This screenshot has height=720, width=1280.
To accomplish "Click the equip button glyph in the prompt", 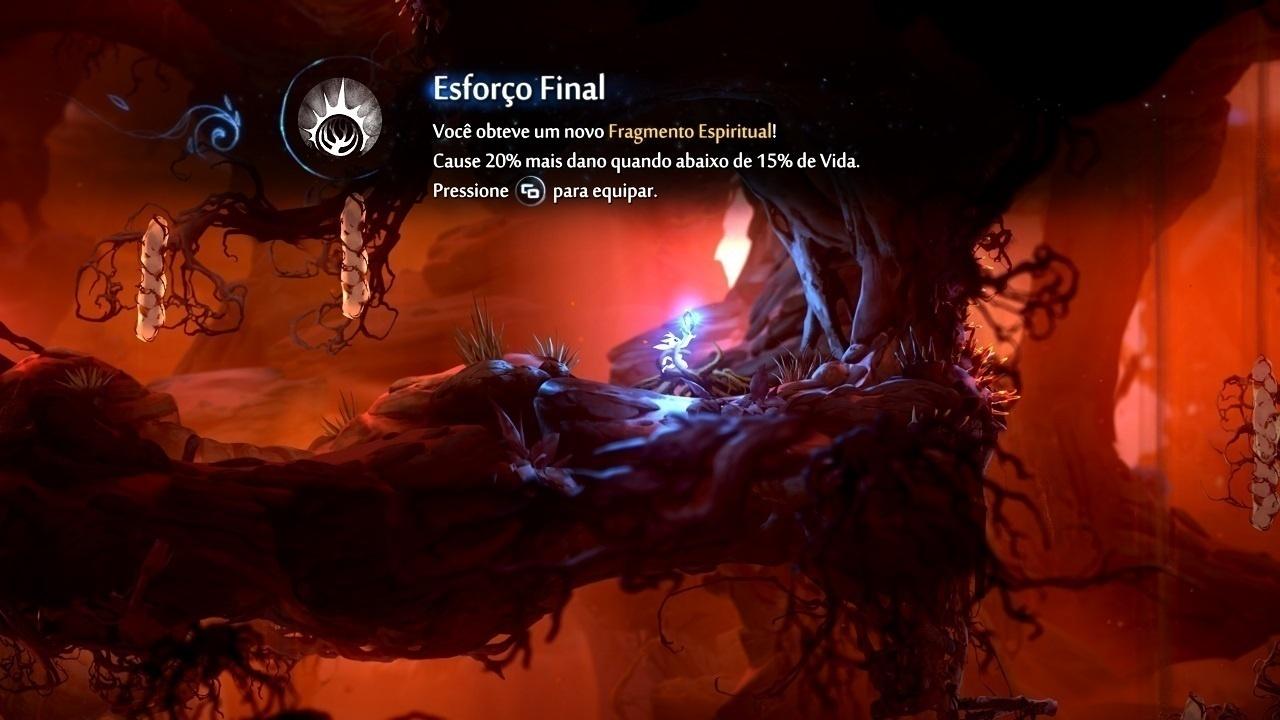I will point(531,193).
